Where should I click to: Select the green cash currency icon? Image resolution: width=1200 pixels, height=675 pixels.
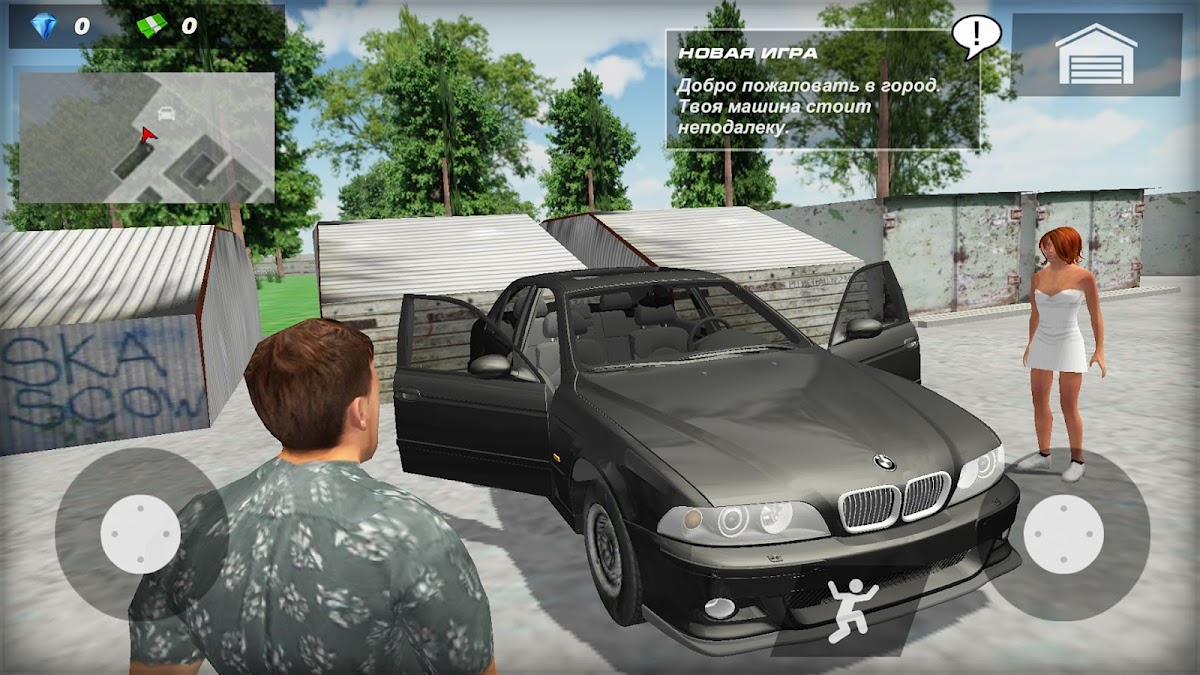(x=153, y=26)
